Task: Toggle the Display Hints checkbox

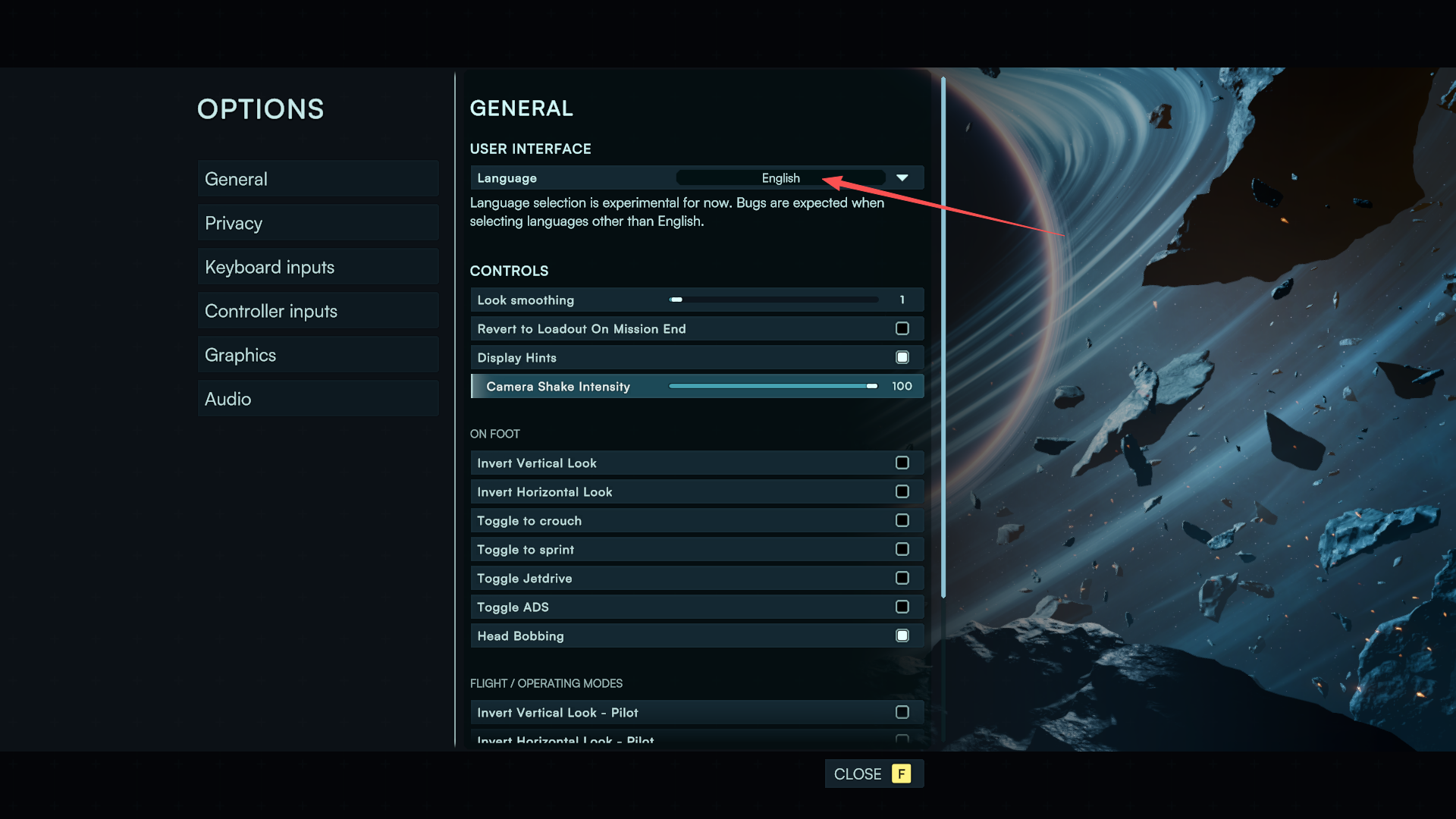Action: point(902,357)
